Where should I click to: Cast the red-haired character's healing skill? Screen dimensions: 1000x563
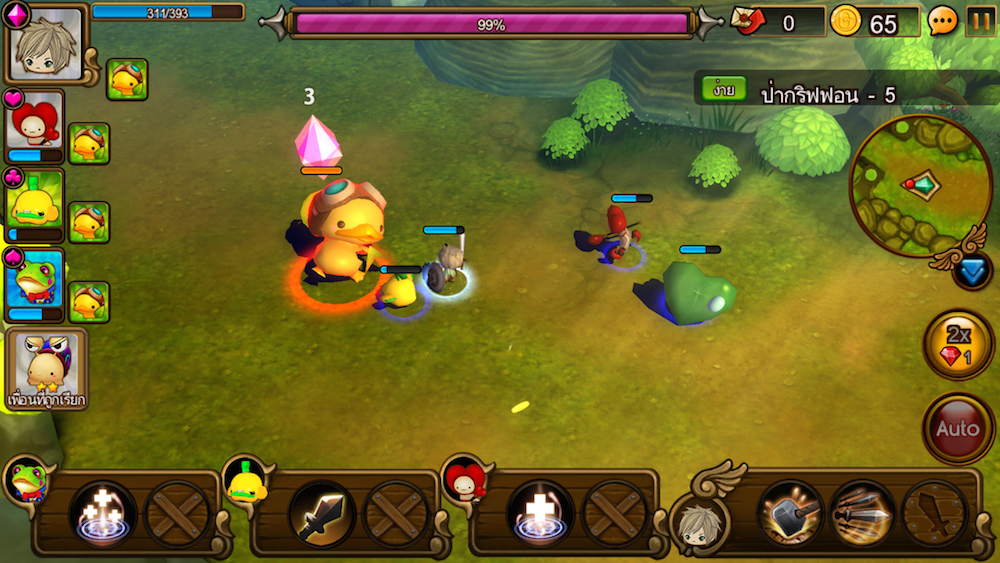pyautogui.click(x=540, y=514)
